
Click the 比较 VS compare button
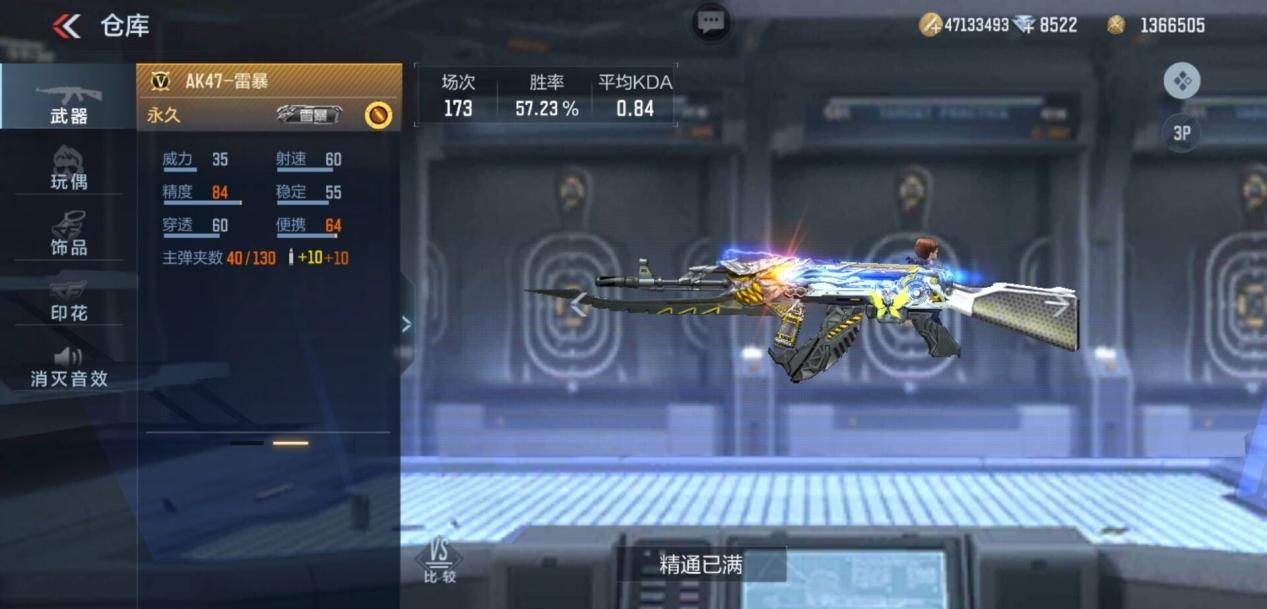point(438,563)
